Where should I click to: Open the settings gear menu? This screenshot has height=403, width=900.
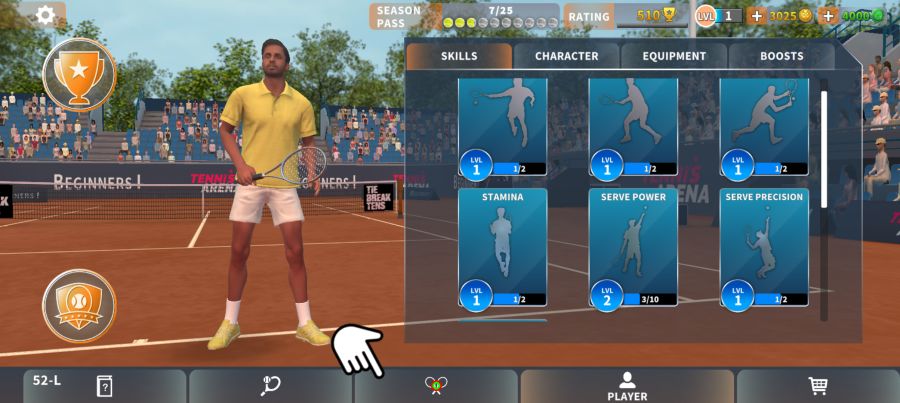click(45, 15)
